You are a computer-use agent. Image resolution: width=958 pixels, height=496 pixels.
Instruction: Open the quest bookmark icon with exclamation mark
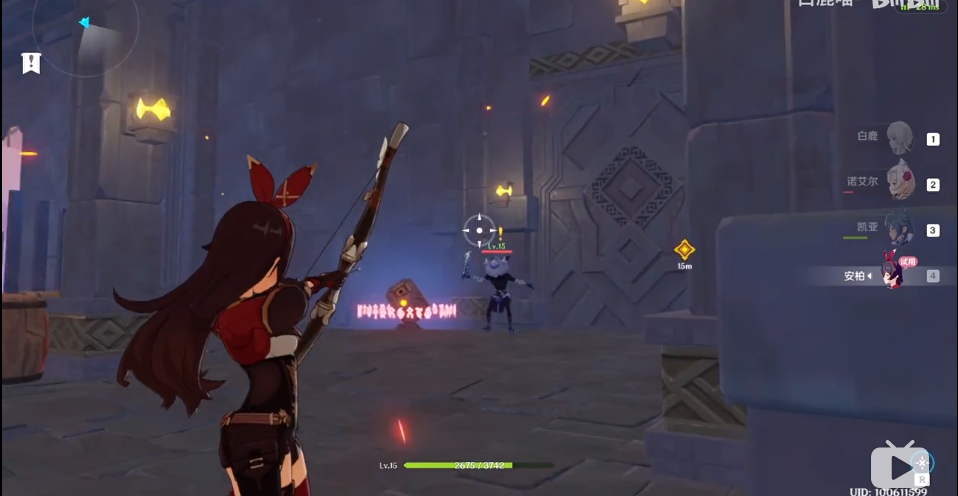pyautogui.click(x=31, y=63)
